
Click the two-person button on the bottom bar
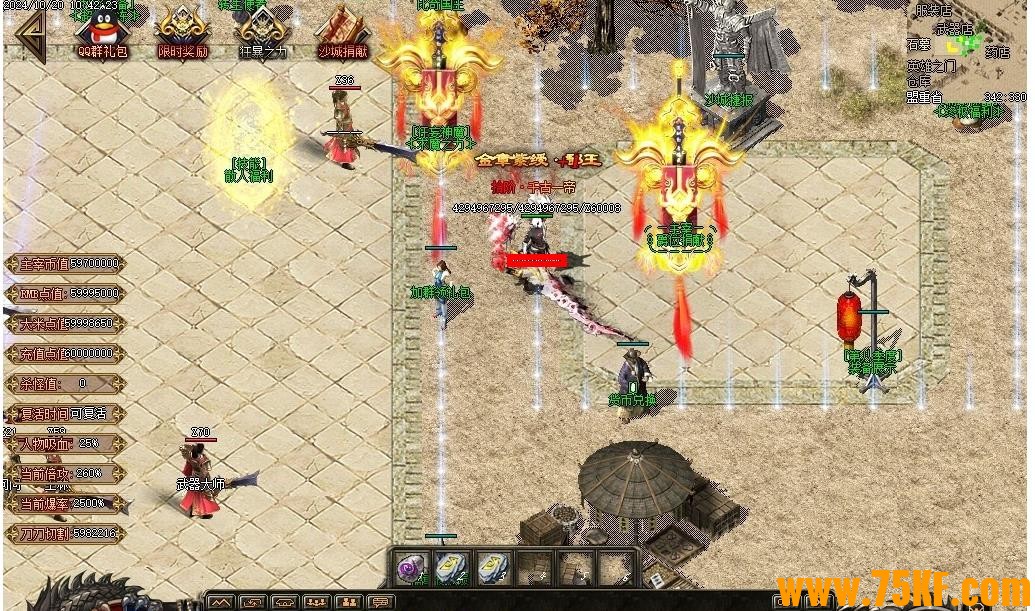(347, 602)
